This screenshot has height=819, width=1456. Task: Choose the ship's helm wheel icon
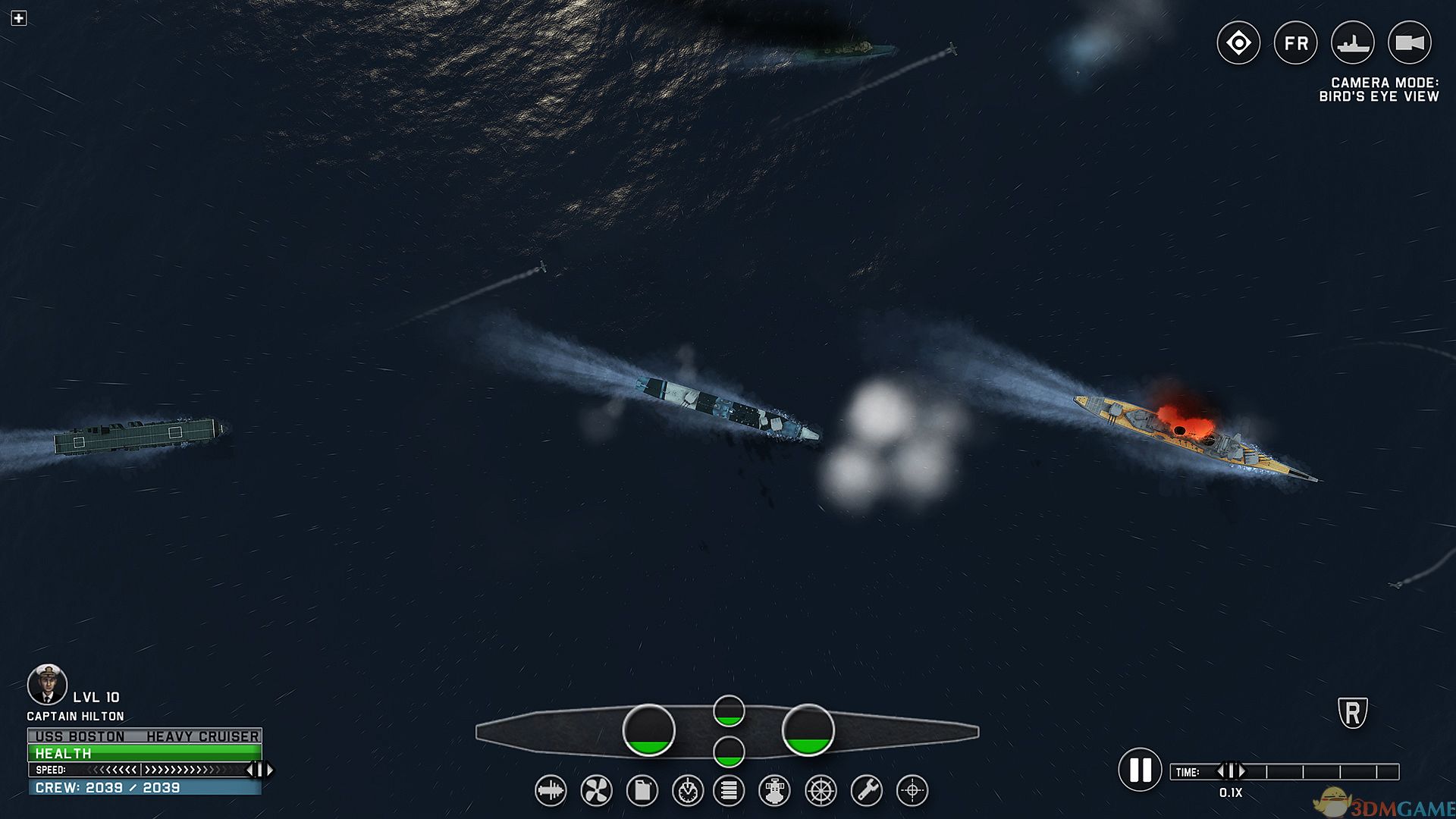coord(821,791)
